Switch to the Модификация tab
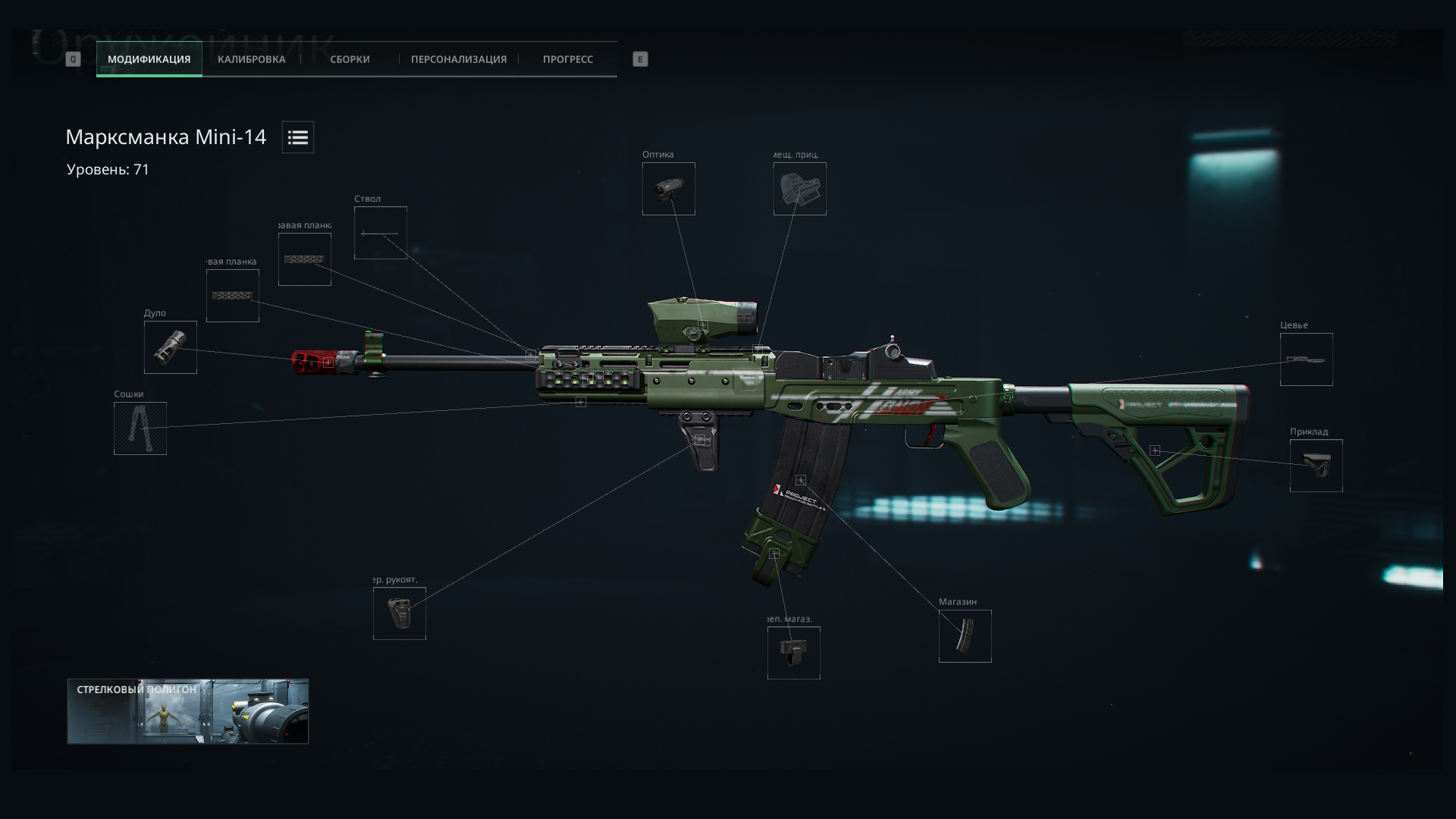The image size is (1456, 819). tap(149, 59)
